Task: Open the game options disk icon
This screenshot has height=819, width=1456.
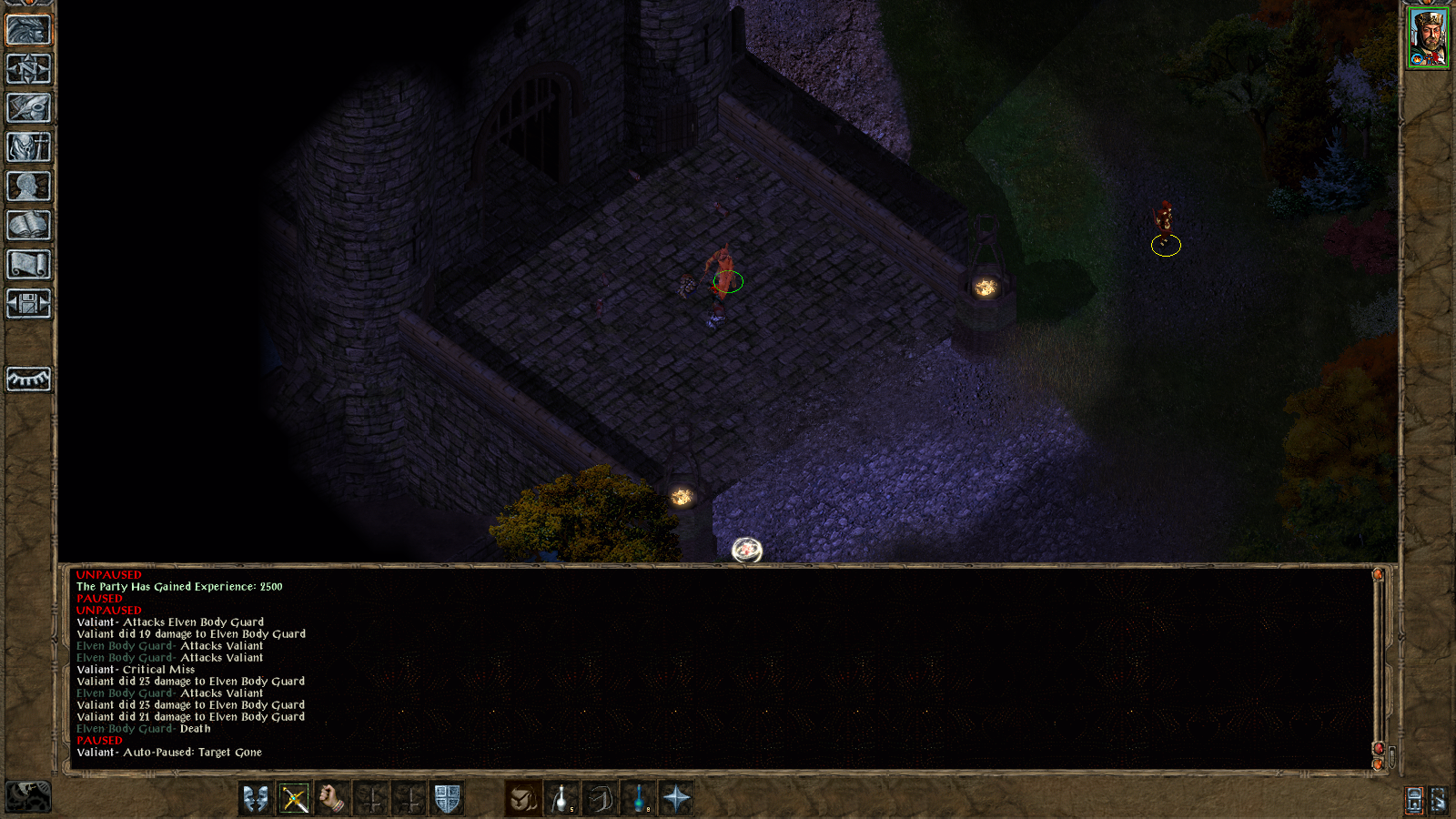Action: click(27, 304)
